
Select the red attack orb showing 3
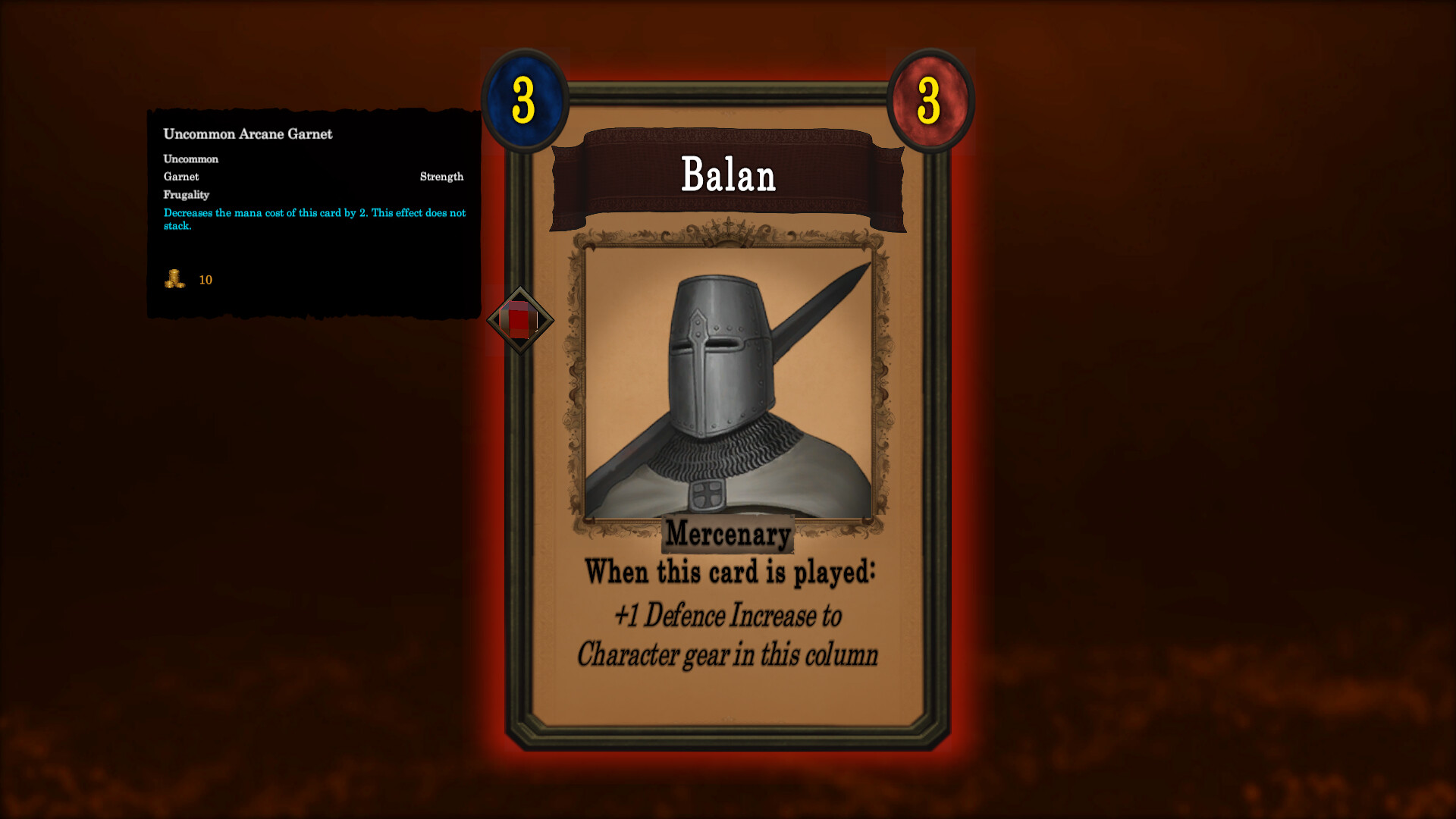point(931,100)
